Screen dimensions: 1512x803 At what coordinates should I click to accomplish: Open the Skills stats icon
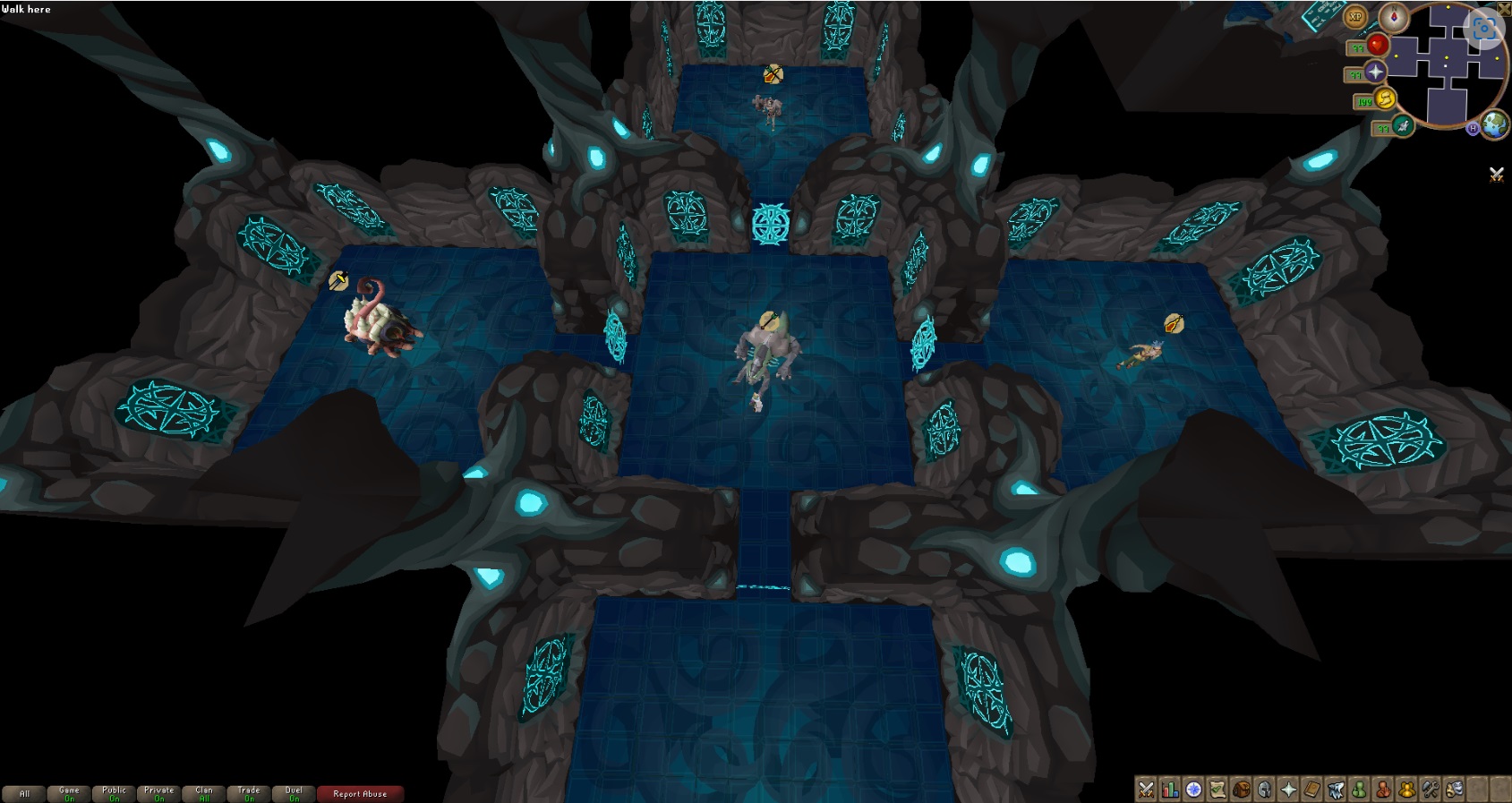[x=1170, y=789]
